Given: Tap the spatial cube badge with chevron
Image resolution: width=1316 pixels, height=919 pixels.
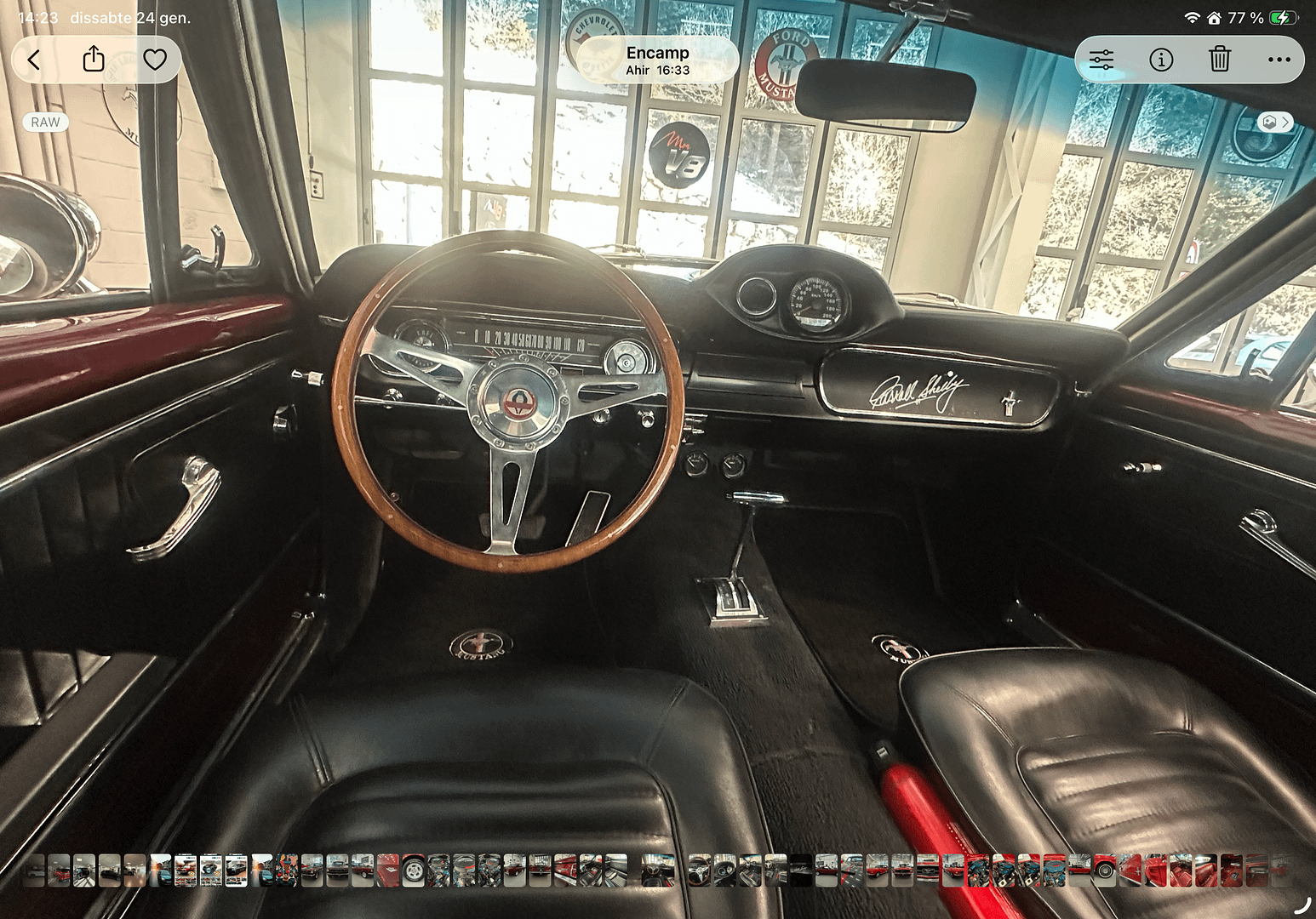Looking at the screenshot, I should tap(1275, 123).
